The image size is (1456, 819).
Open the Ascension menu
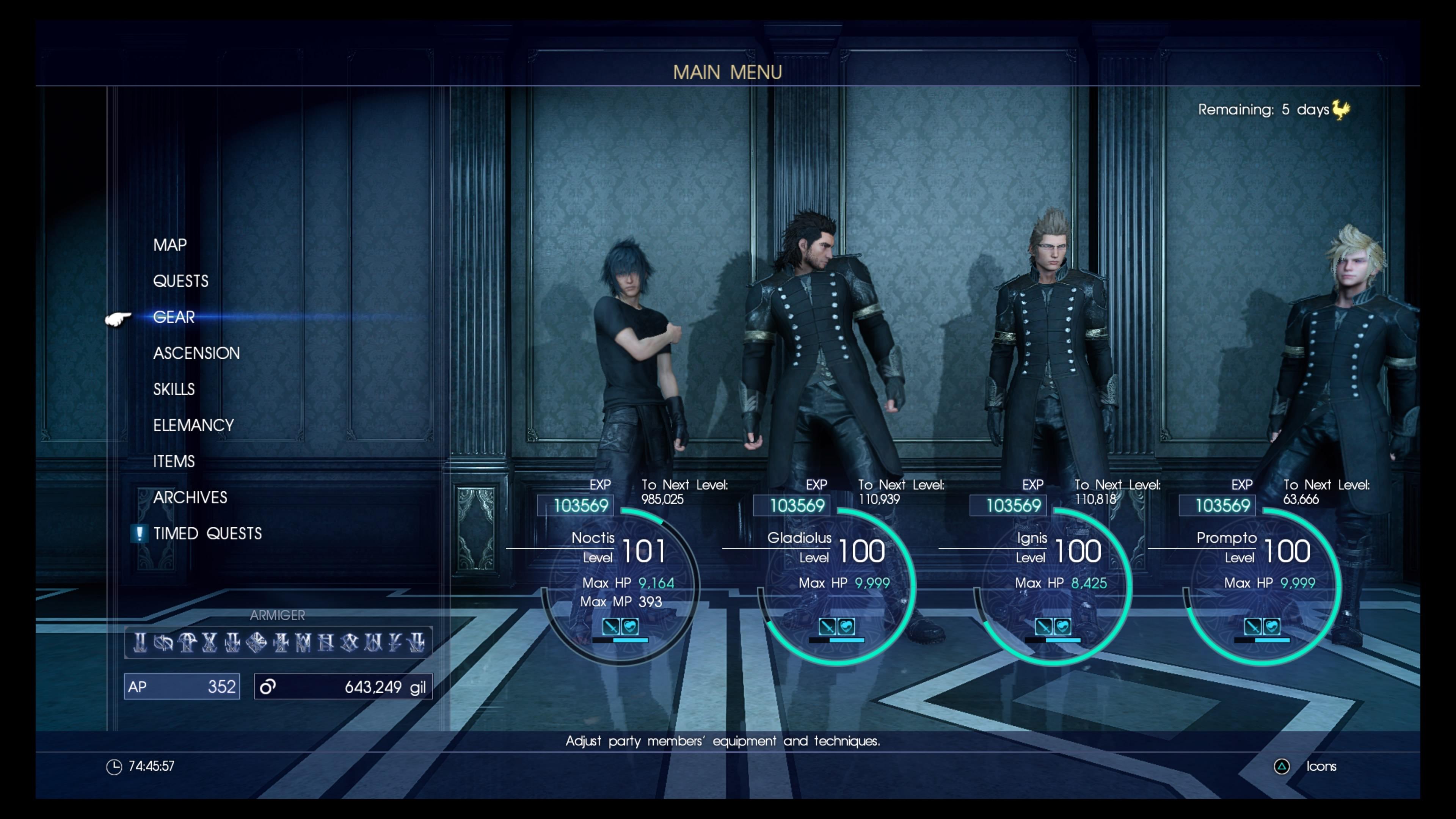(x=196, y=353)
